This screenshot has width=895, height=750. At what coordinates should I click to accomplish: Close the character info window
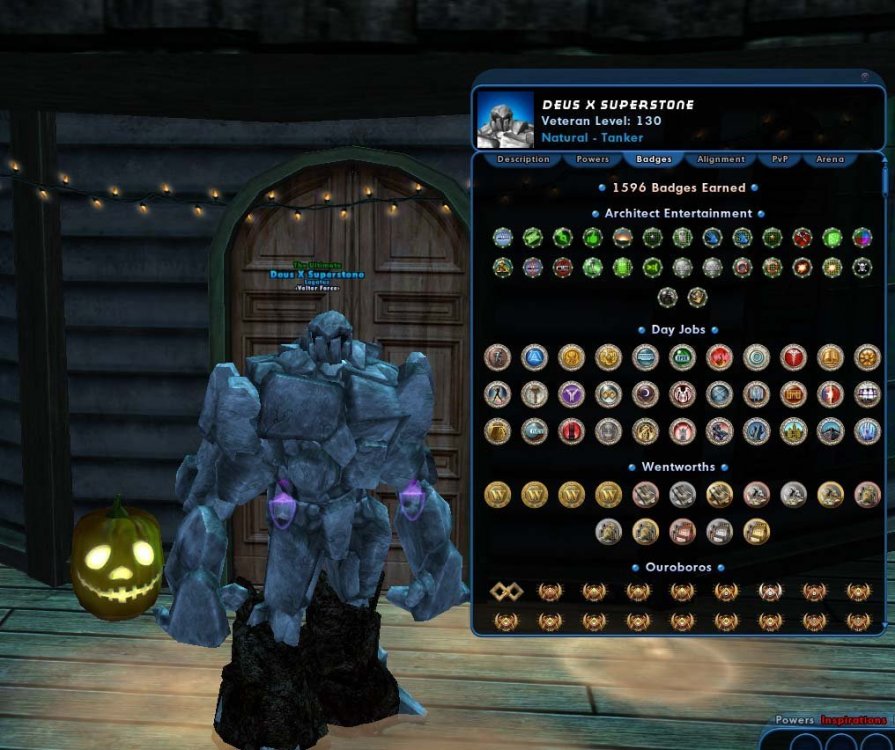click(x=864, y=75)
